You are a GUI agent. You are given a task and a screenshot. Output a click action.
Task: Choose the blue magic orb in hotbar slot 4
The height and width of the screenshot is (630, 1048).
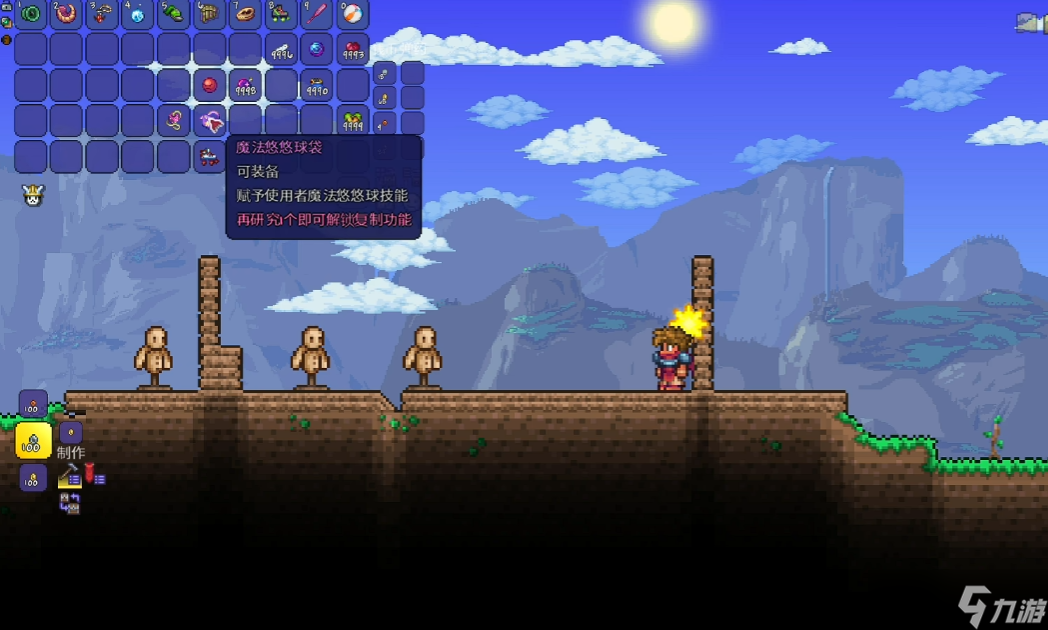pyautogui.click(x=138, y=14)
